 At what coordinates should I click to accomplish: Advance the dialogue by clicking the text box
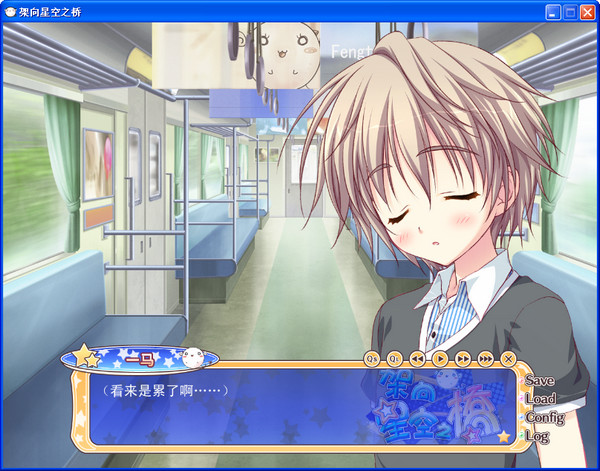[x=250, y=410]
